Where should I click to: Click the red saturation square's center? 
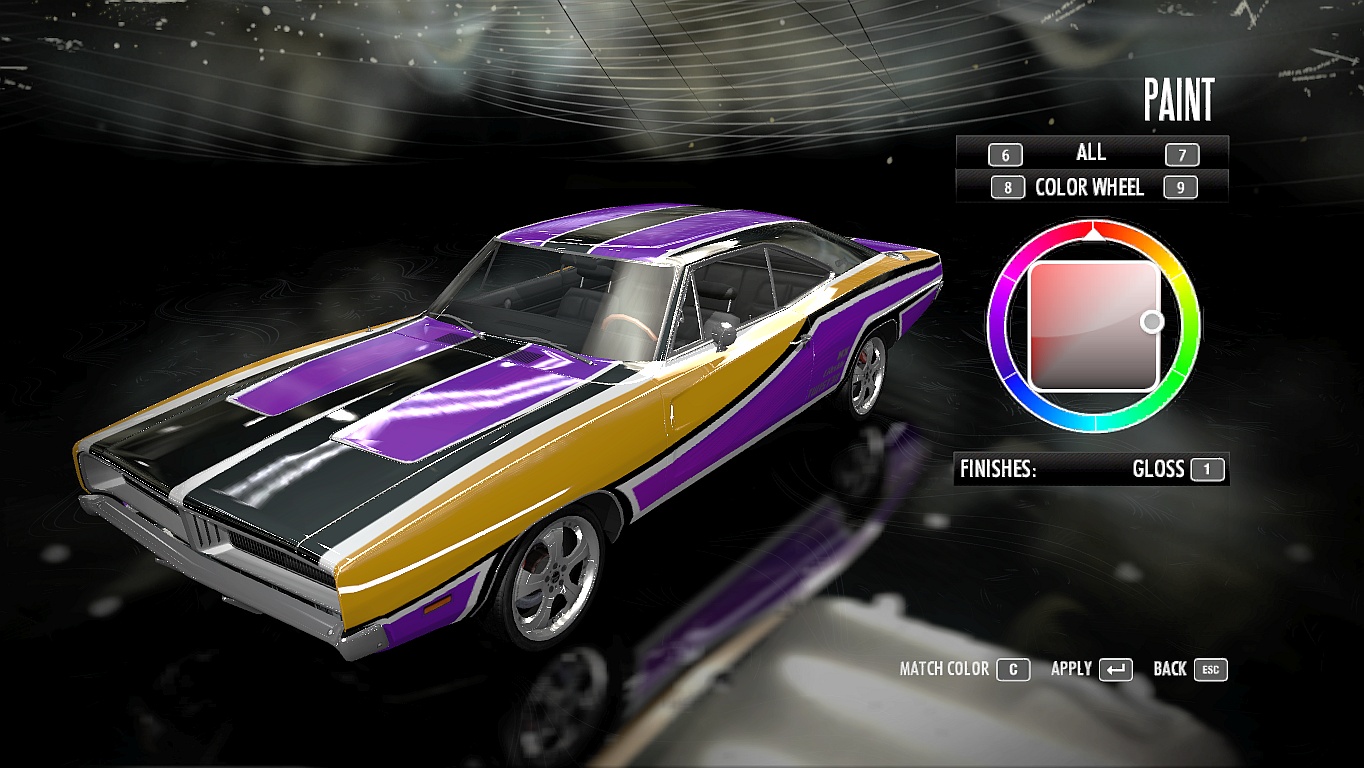[x=1093, y=325]
